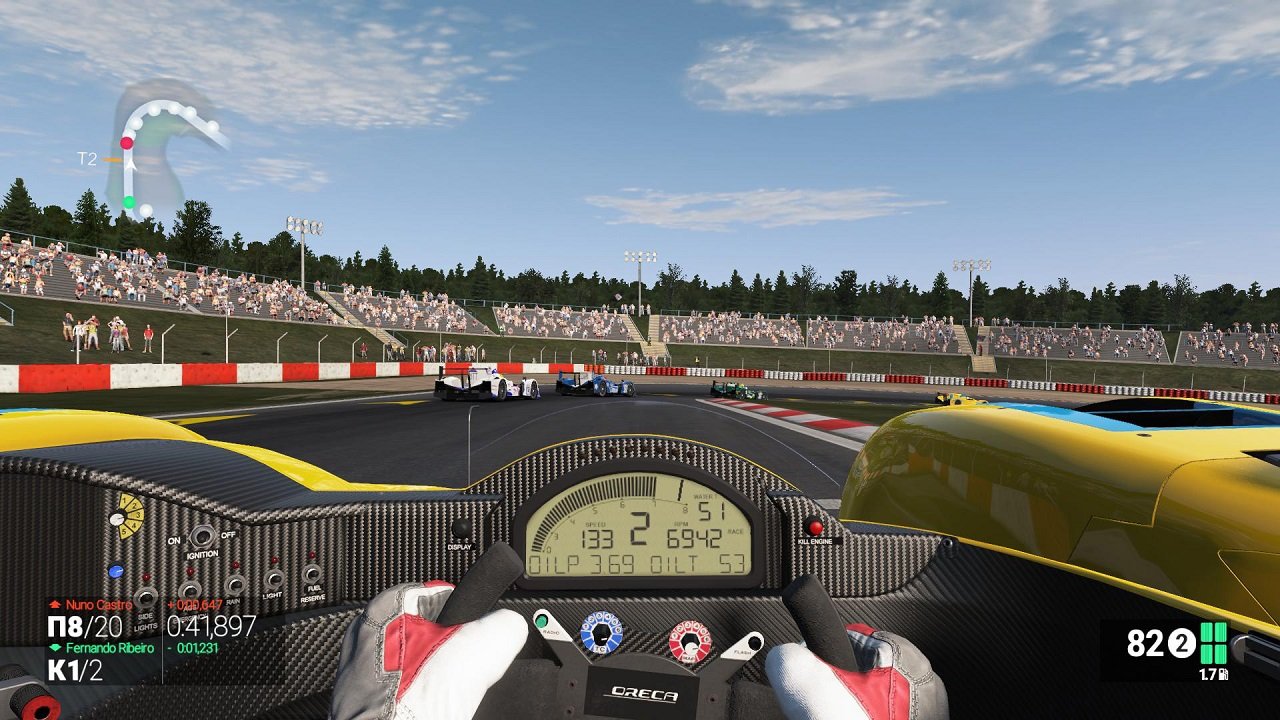Turn the blue TC rotary dial

click(x=601, y=631)
